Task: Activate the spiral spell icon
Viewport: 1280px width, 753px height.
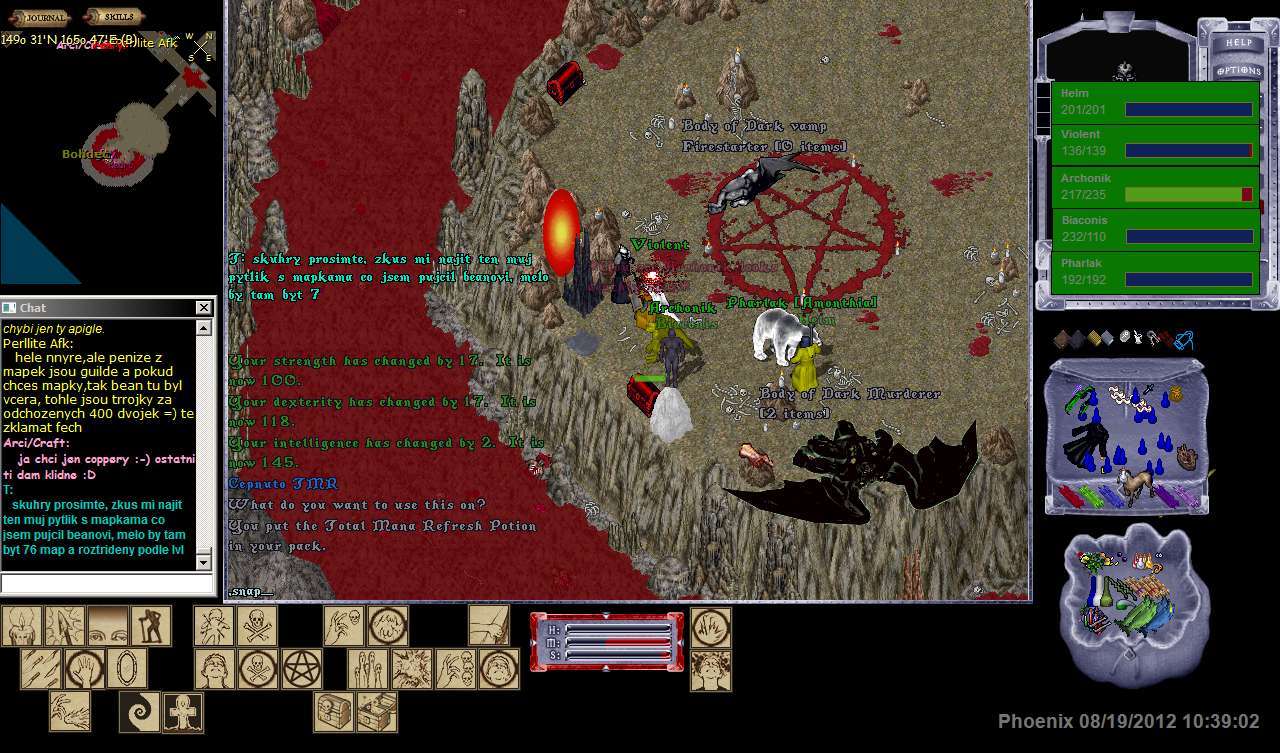Action: [x=139, y=712]
